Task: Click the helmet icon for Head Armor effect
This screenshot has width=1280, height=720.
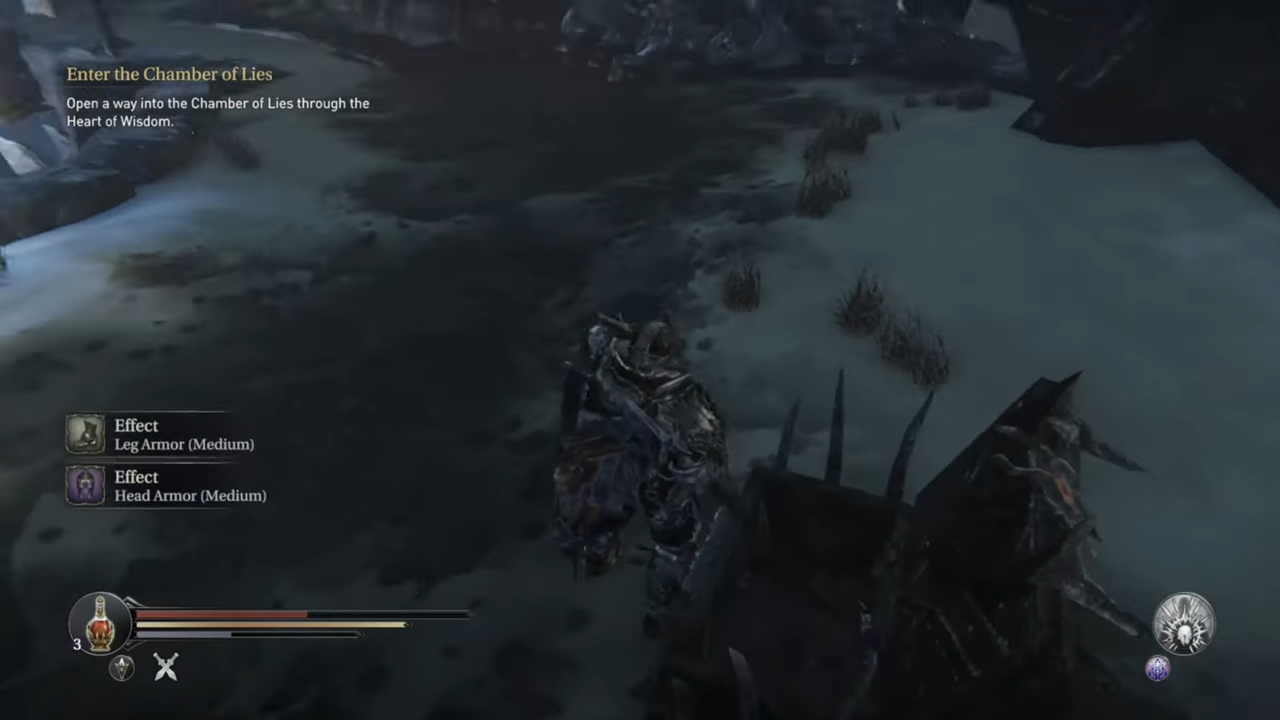Action: [85, 486]
